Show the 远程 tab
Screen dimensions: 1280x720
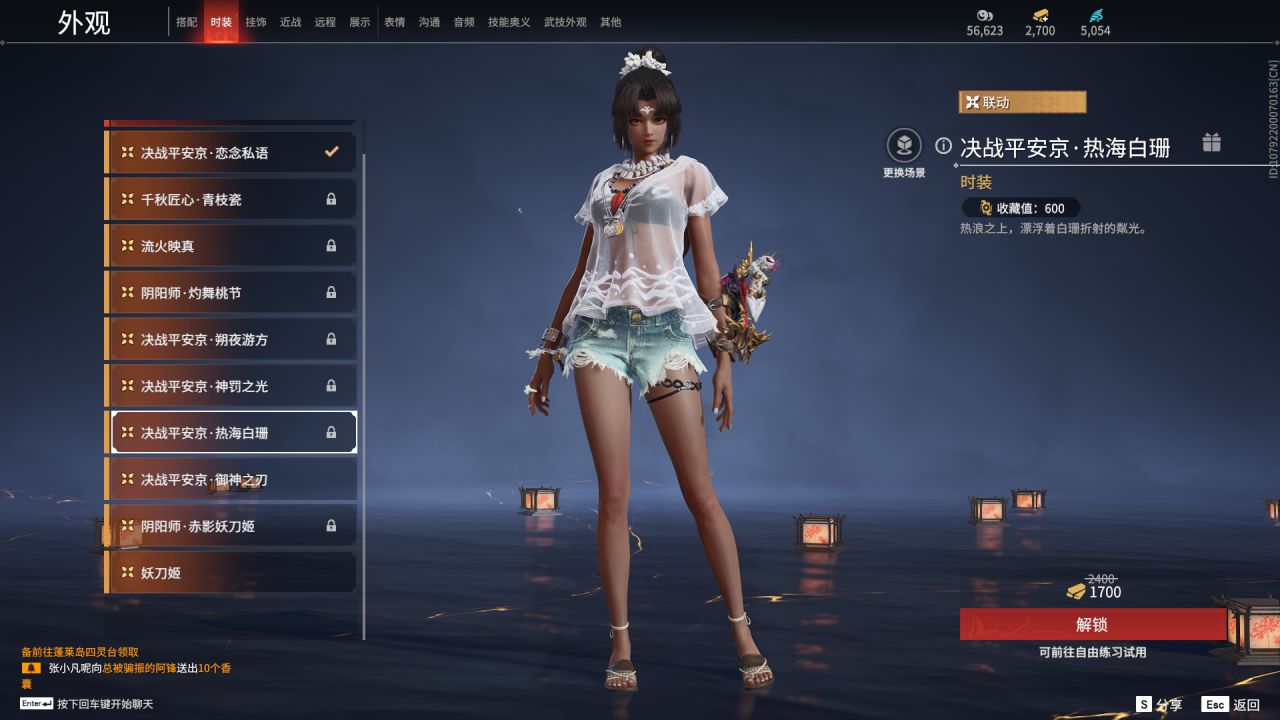(325, 22)
